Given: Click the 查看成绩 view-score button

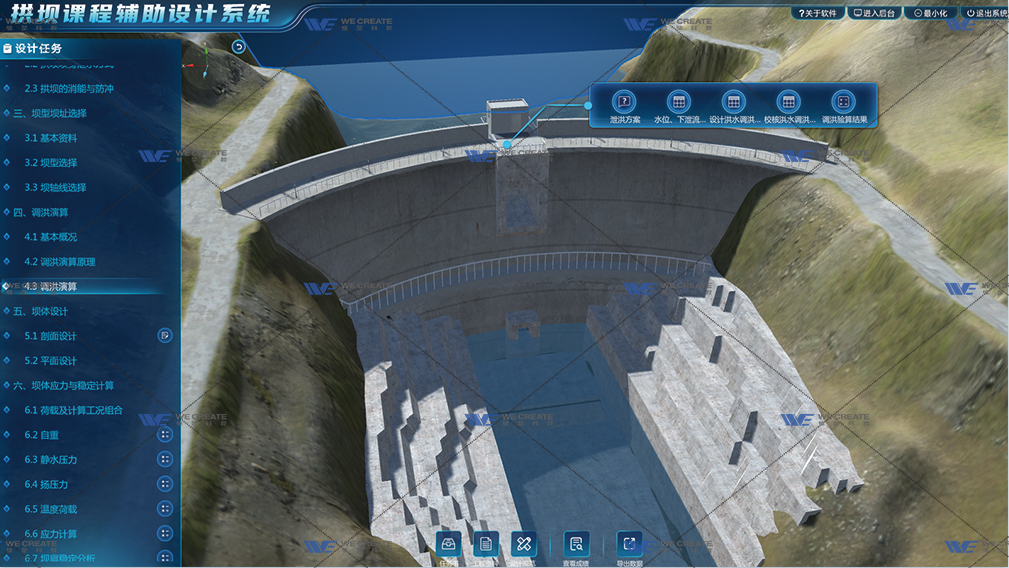Looking at the screenshot, I should pos(576,544).
